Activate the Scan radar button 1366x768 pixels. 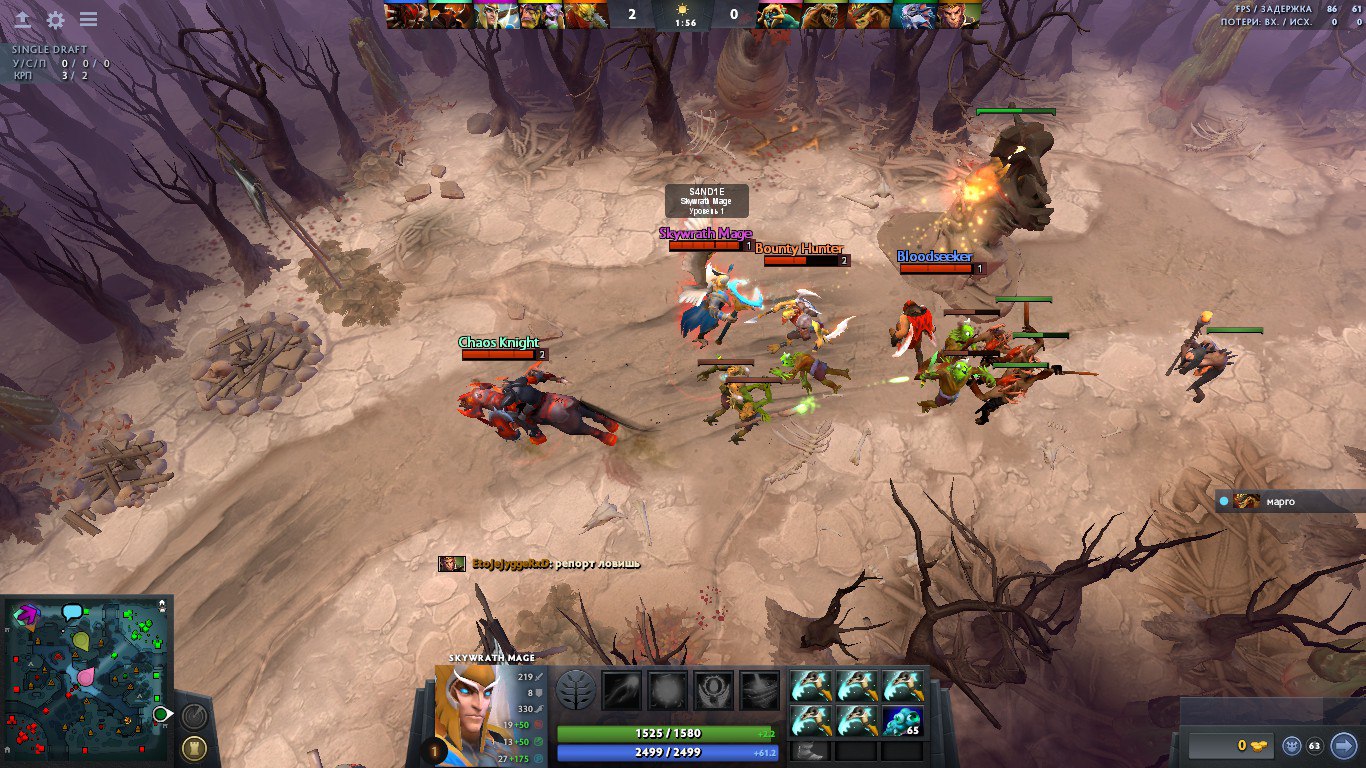[194, 716]
